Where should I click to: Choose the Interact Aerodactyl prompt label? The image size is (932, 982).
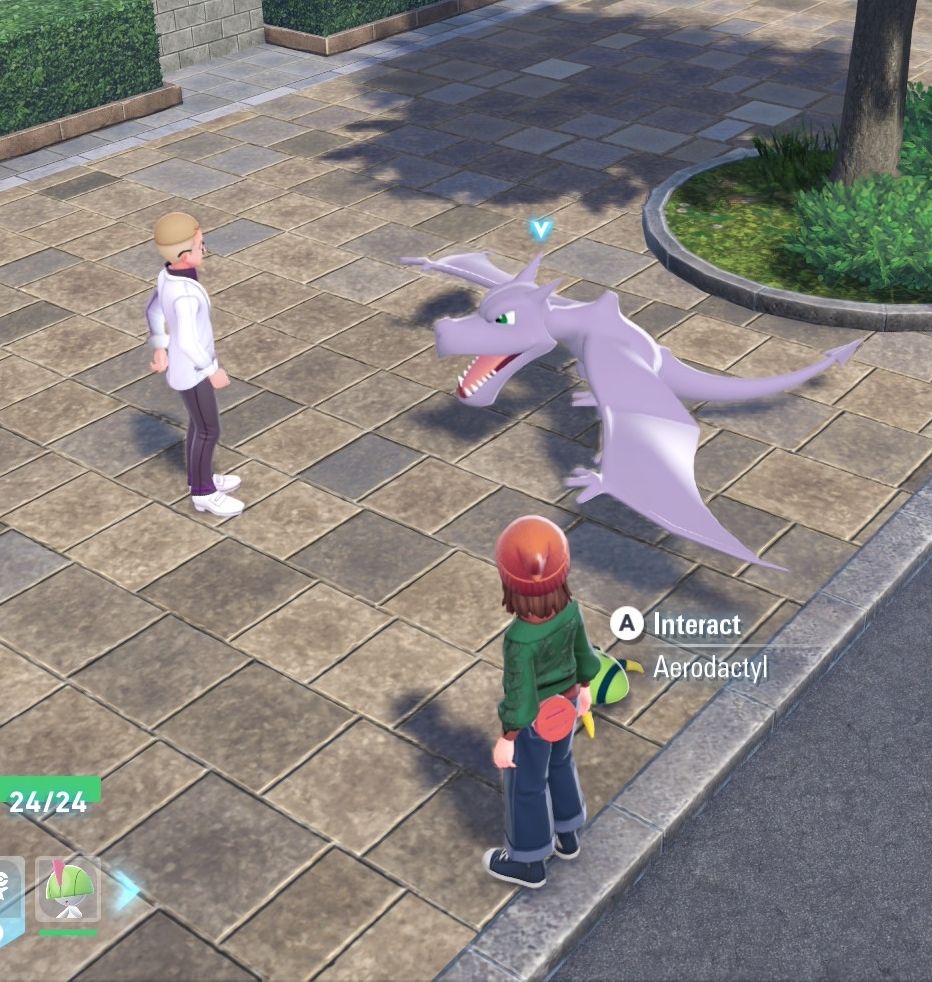(696, 625)
